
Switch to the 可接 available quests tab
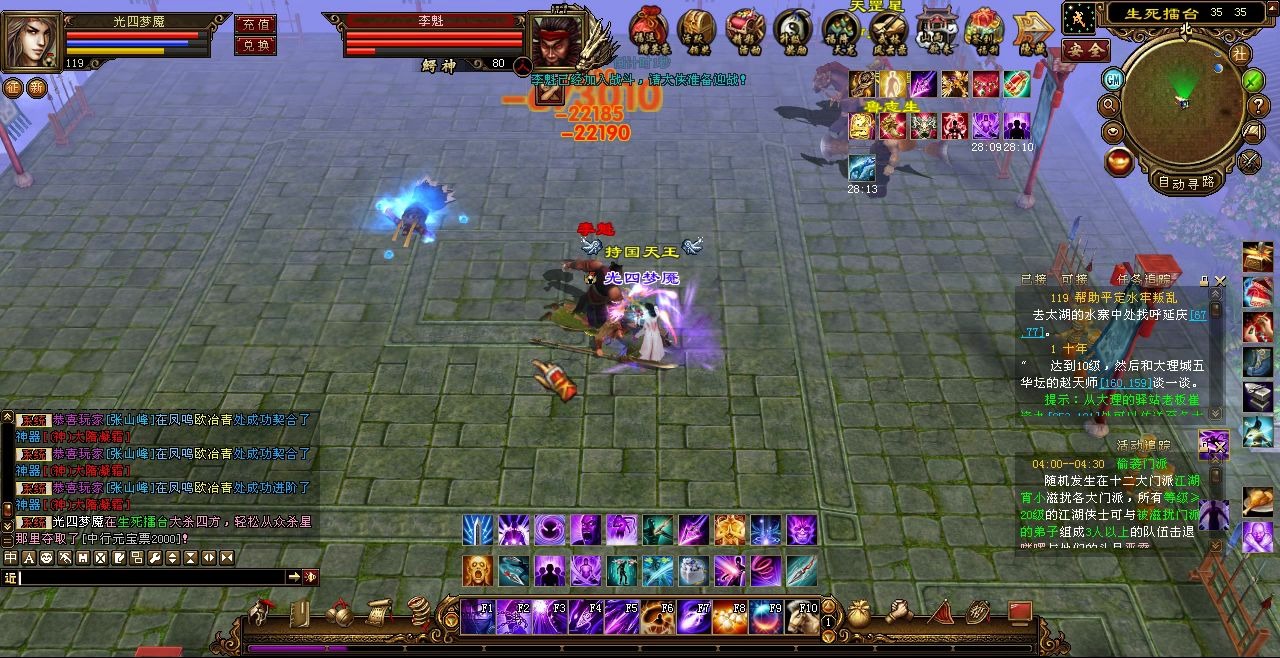pos(1074,280)
